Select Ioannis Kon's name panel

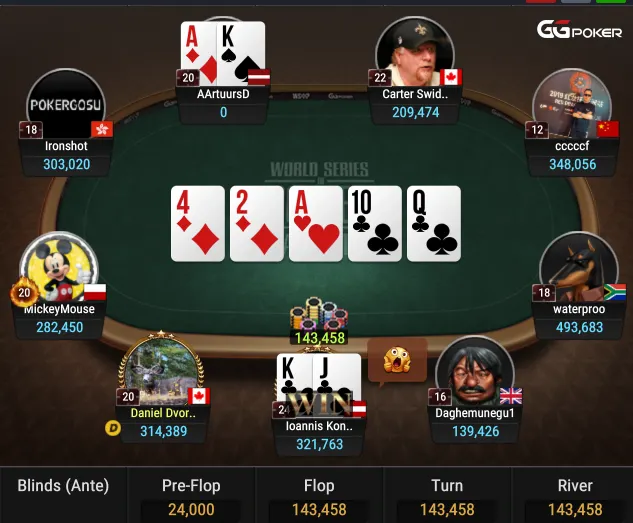pyautogui.click(x=320, y=434)
